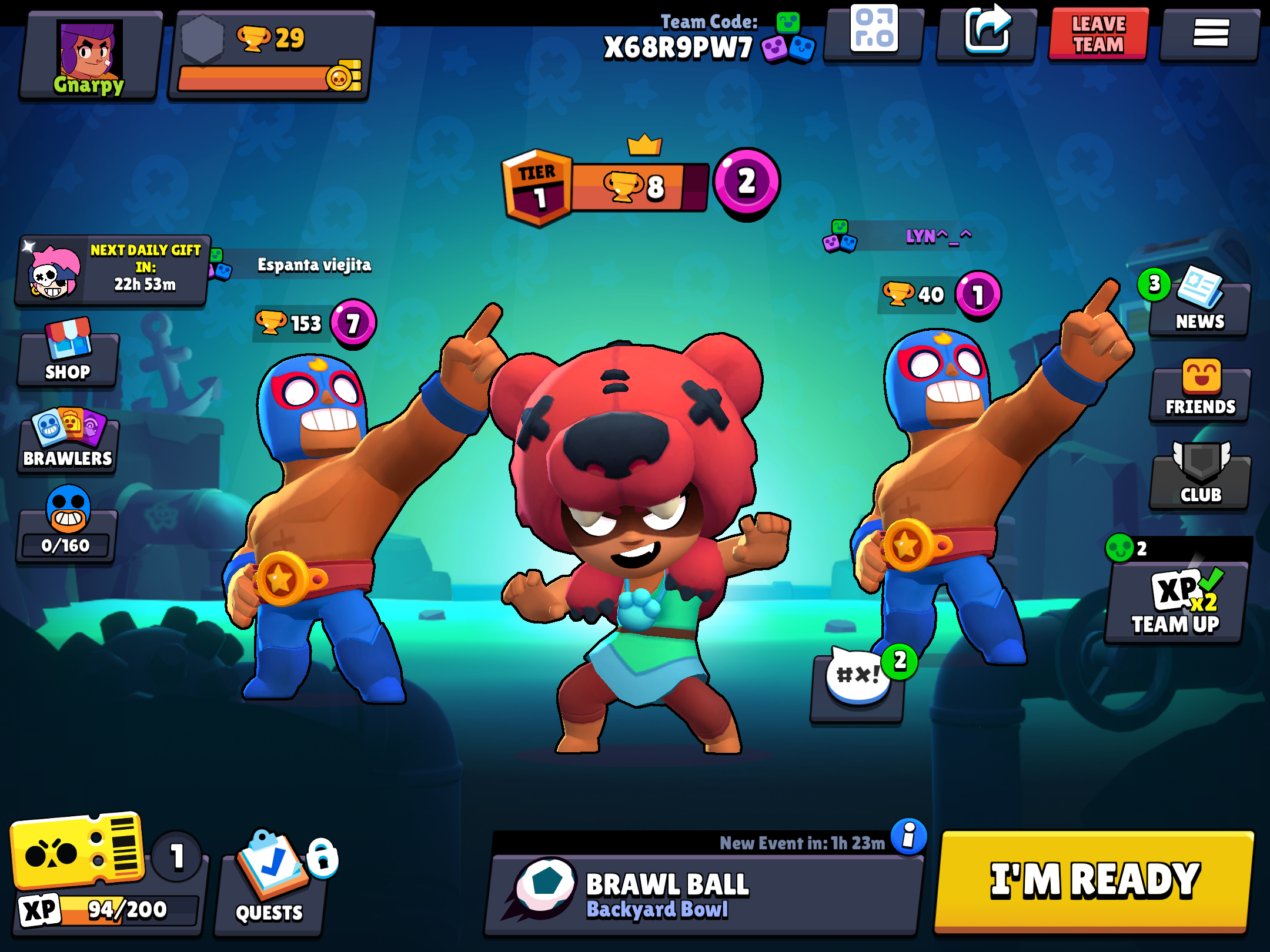Open the 0/160 token progress panel
The height and width of the screenshot is (952, 1270).
click(67, 529)
